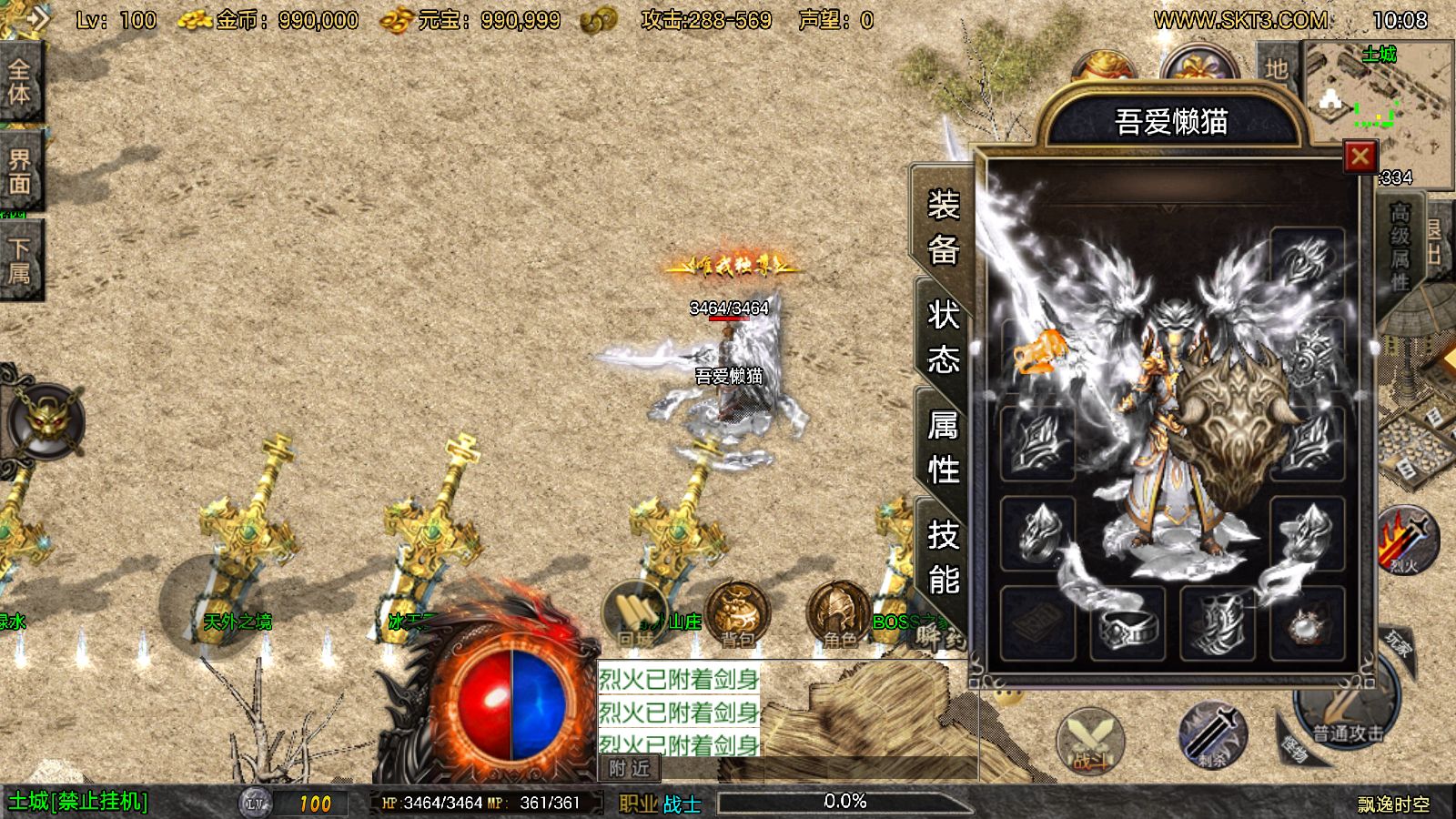
Task: Use the 回城 return-to-town scroll
Action: [x=635, y=615]
